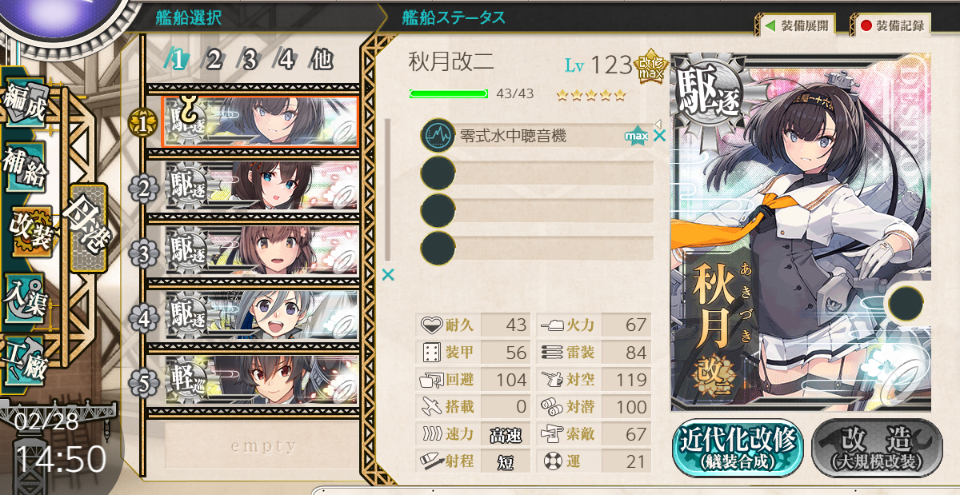960x495 pixels.
Task: Open the 他 other ships tab
Action: pyautogui.click(x=321, y=59)
